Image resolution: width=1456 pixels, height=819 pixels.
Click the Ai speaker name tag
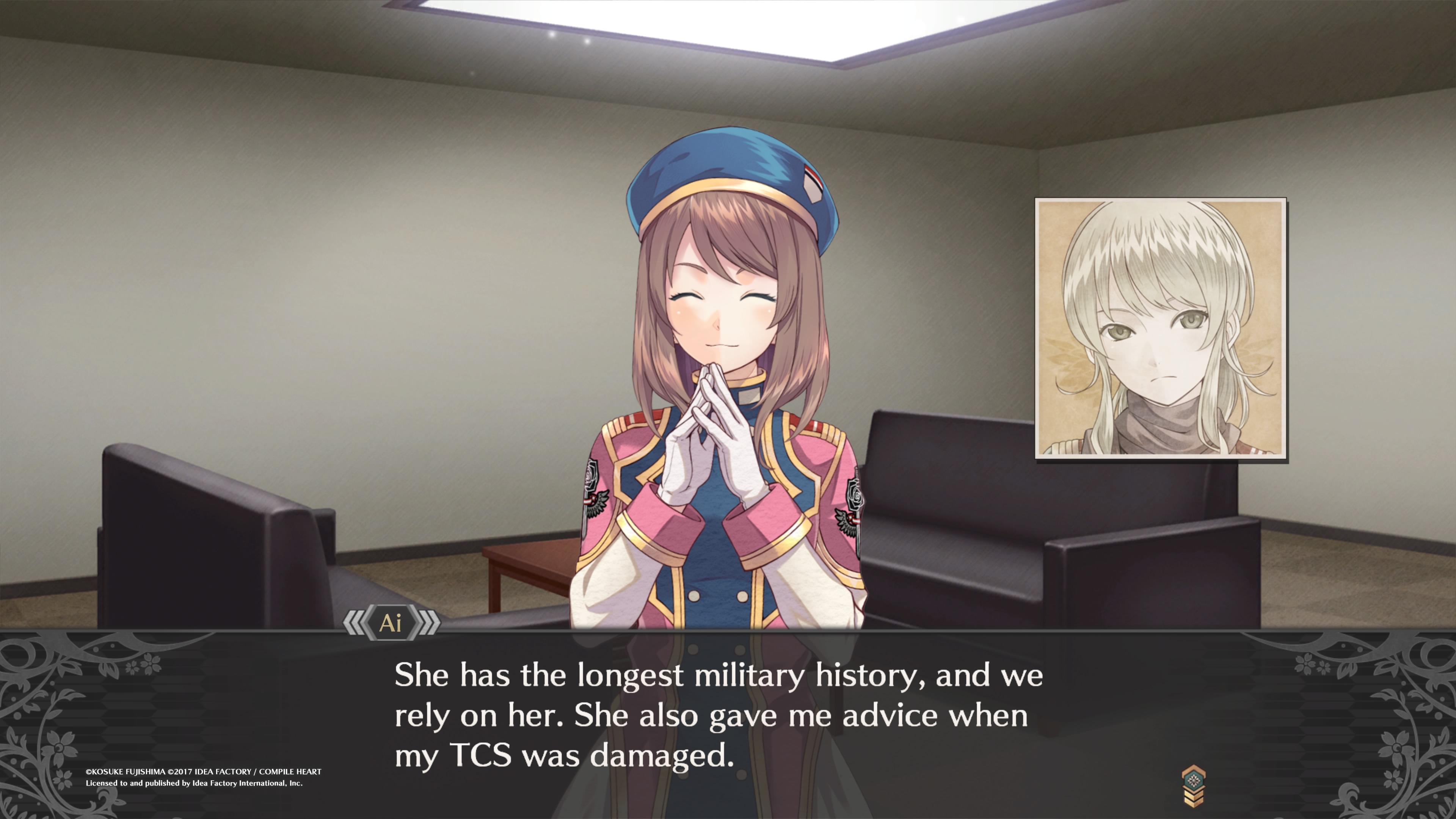pos(391,623)
